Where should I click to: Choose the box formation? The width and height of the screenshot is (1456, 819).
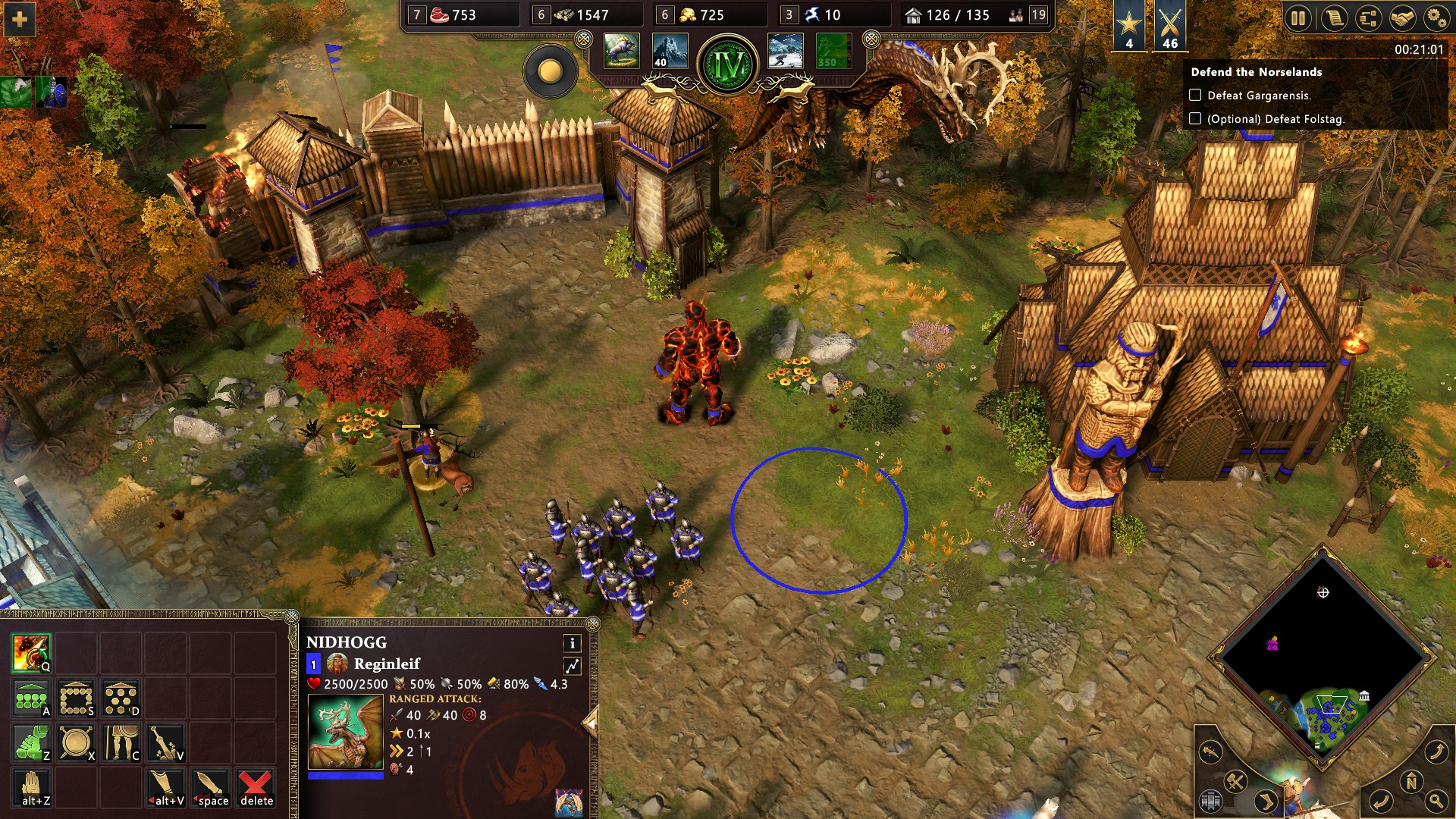tap(76, 698)
